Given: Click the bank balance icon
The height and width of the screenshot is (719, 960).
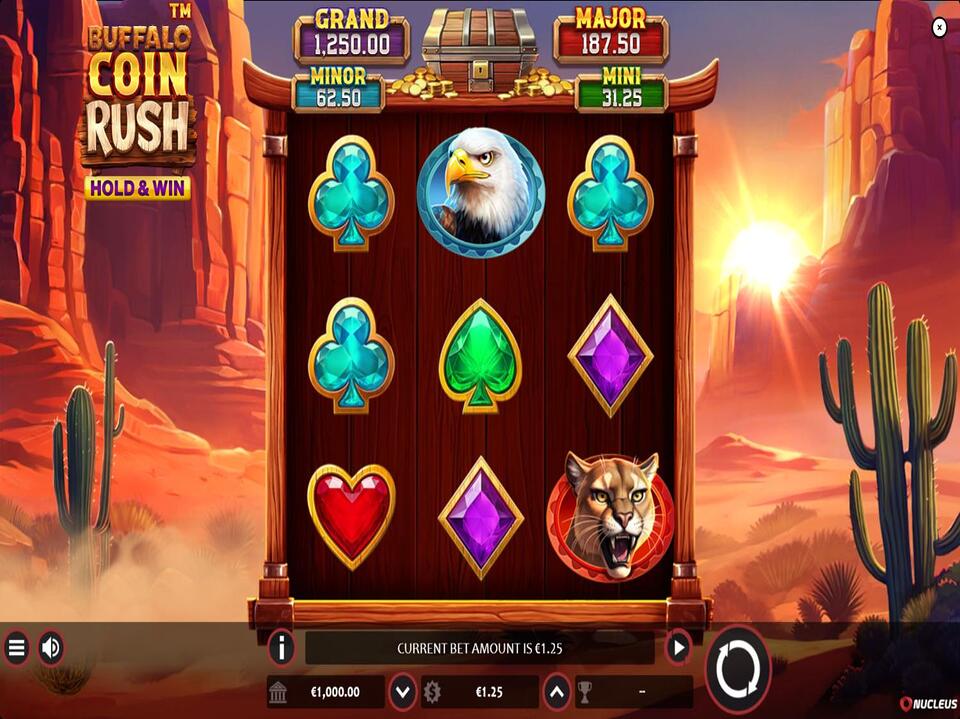Looking at the screenshot, I should [x=280, y=691].
